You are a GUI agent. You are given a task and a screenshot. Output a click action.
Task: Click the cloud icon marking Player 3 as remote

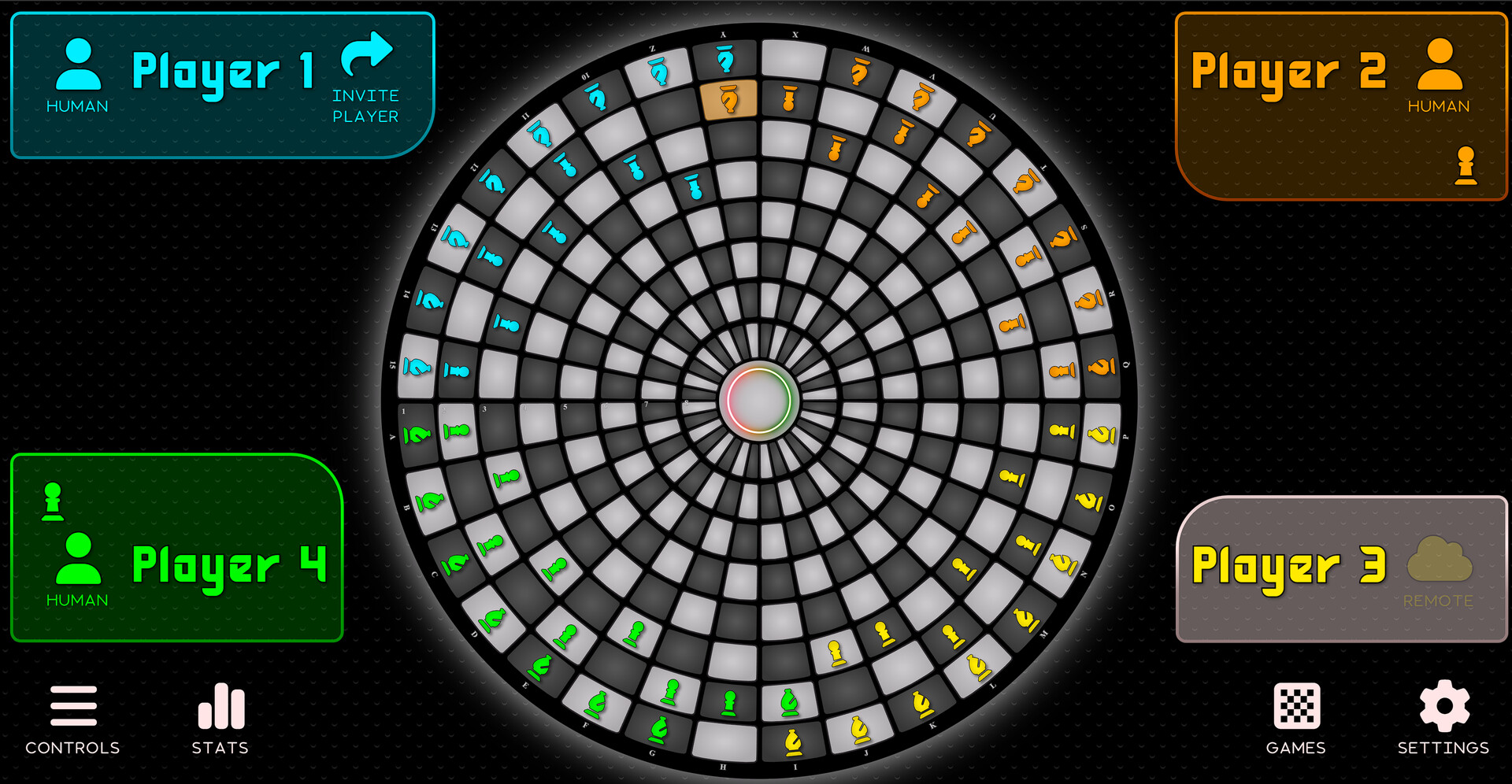(1439, 561)
